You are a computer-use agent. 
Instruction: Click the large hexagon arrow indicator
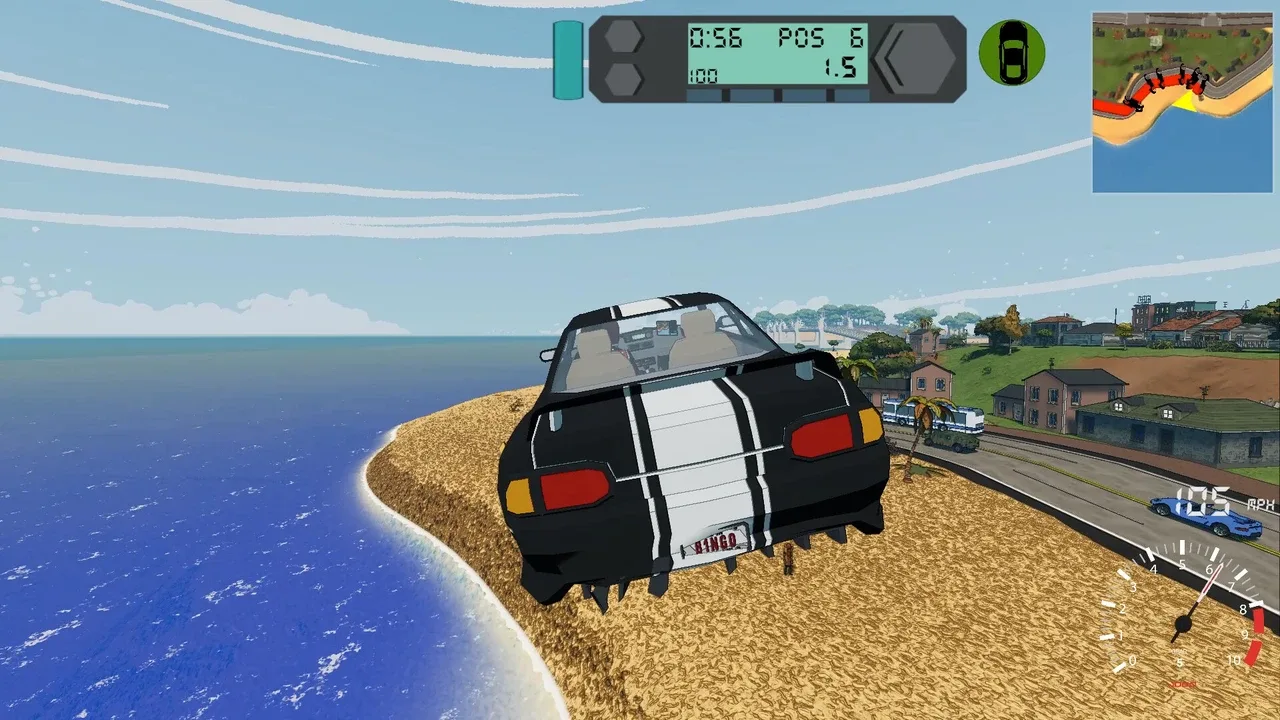(916, 58)
